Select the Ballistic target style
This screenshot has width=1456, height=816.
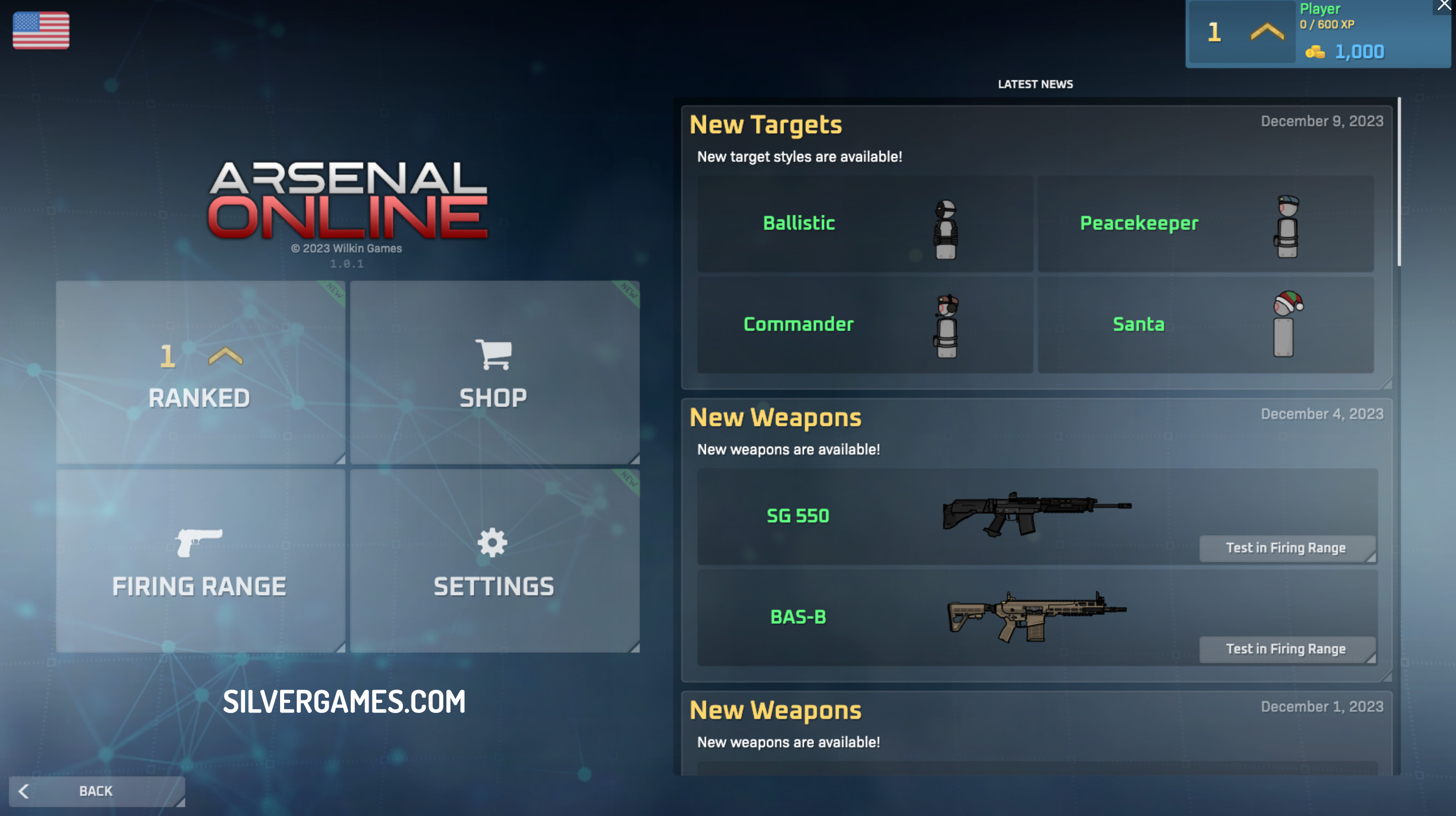[x=865, y=224]
